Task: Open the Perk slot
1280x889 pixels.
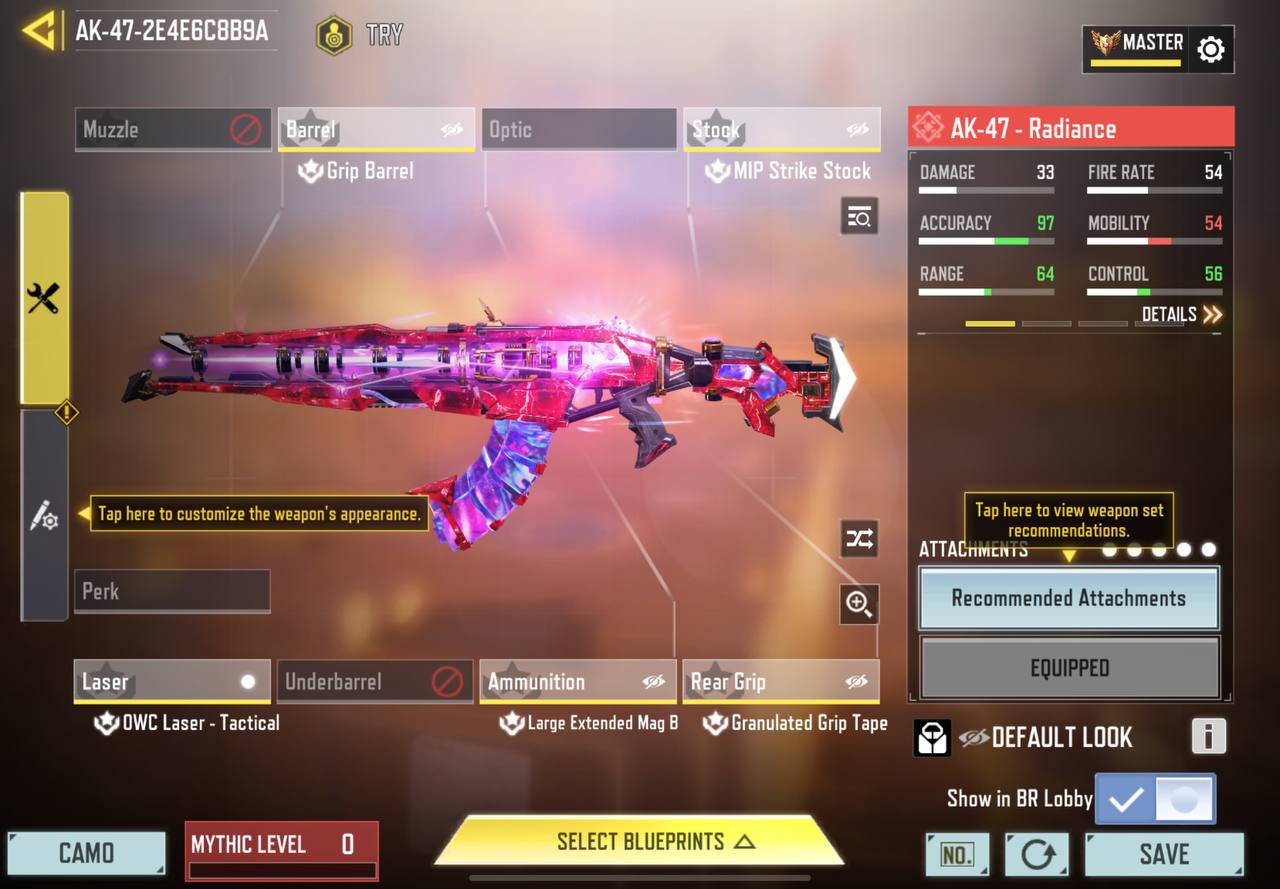Action: (172, 591)
